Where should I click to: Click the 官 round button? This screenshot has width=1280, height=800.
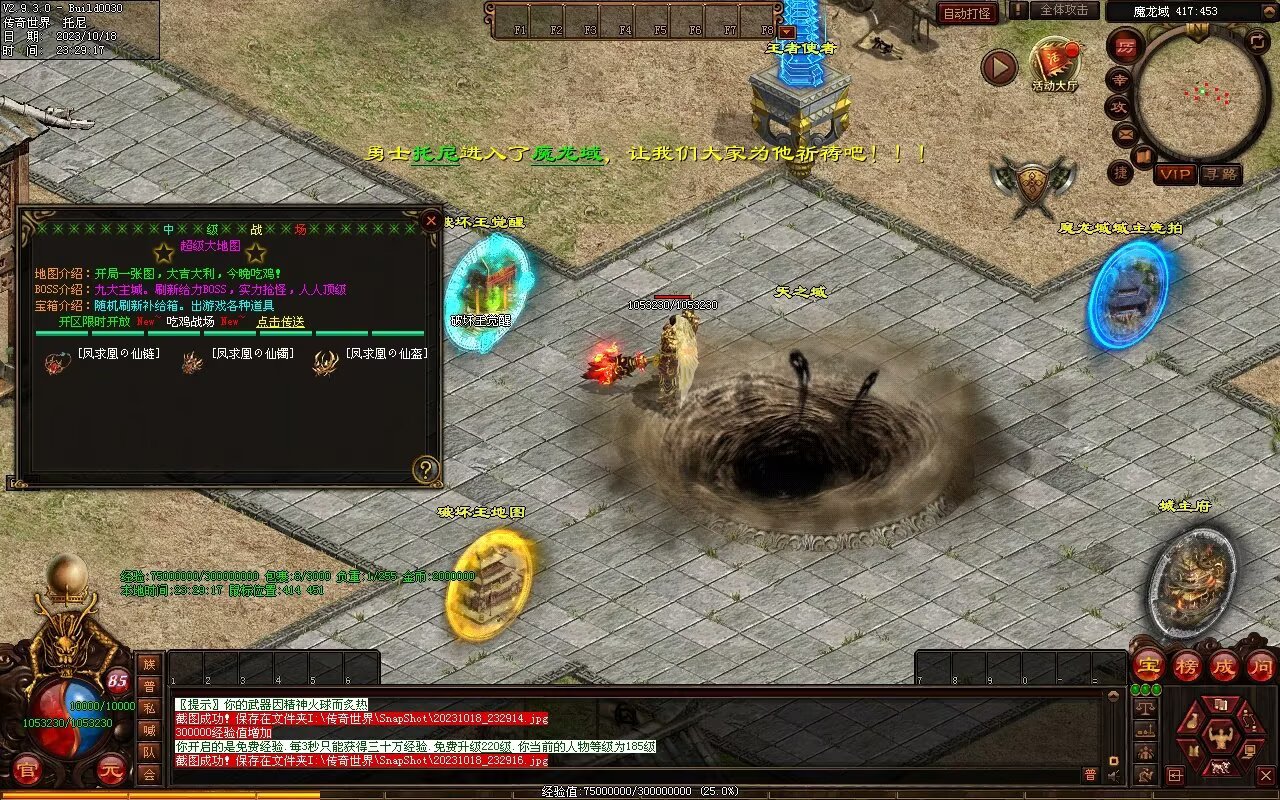coord(29,771)
